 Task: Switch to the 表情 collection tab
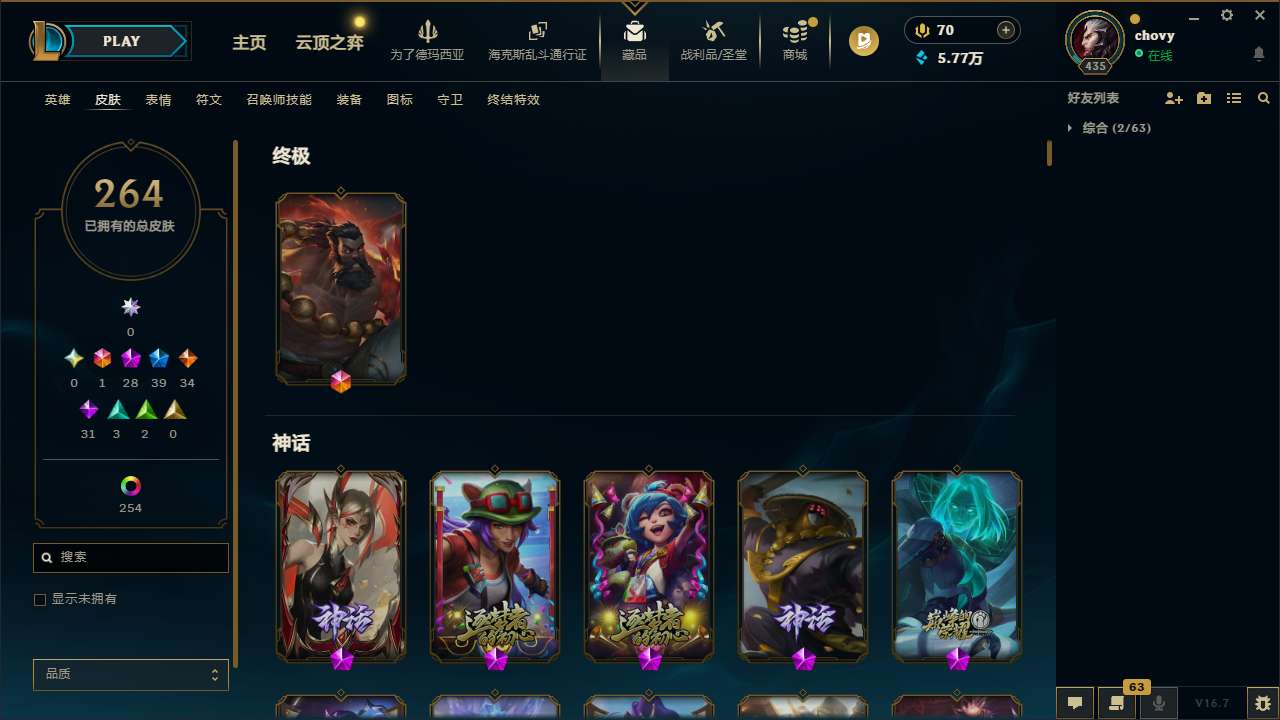(x=157, y=99)
